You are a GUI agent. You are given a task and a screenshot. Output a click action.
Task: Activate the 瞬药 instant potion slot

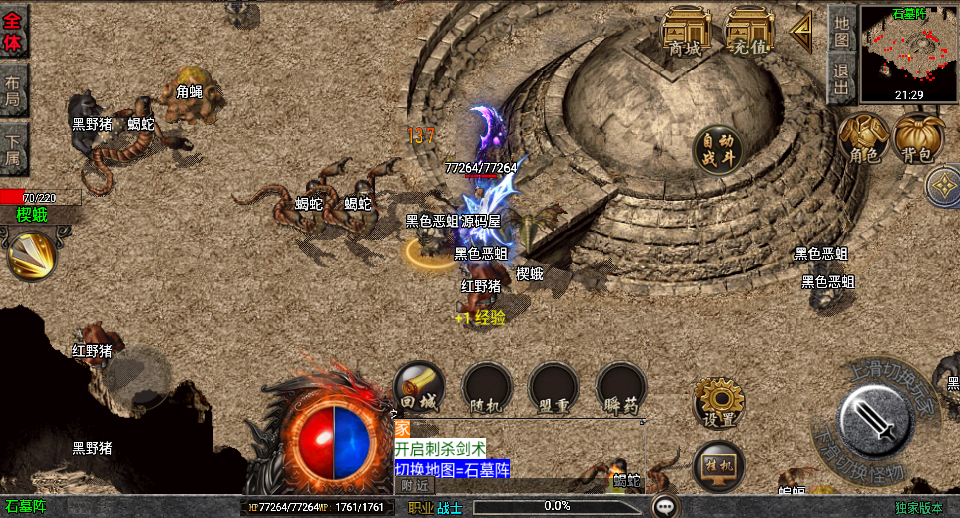[621, 387]
